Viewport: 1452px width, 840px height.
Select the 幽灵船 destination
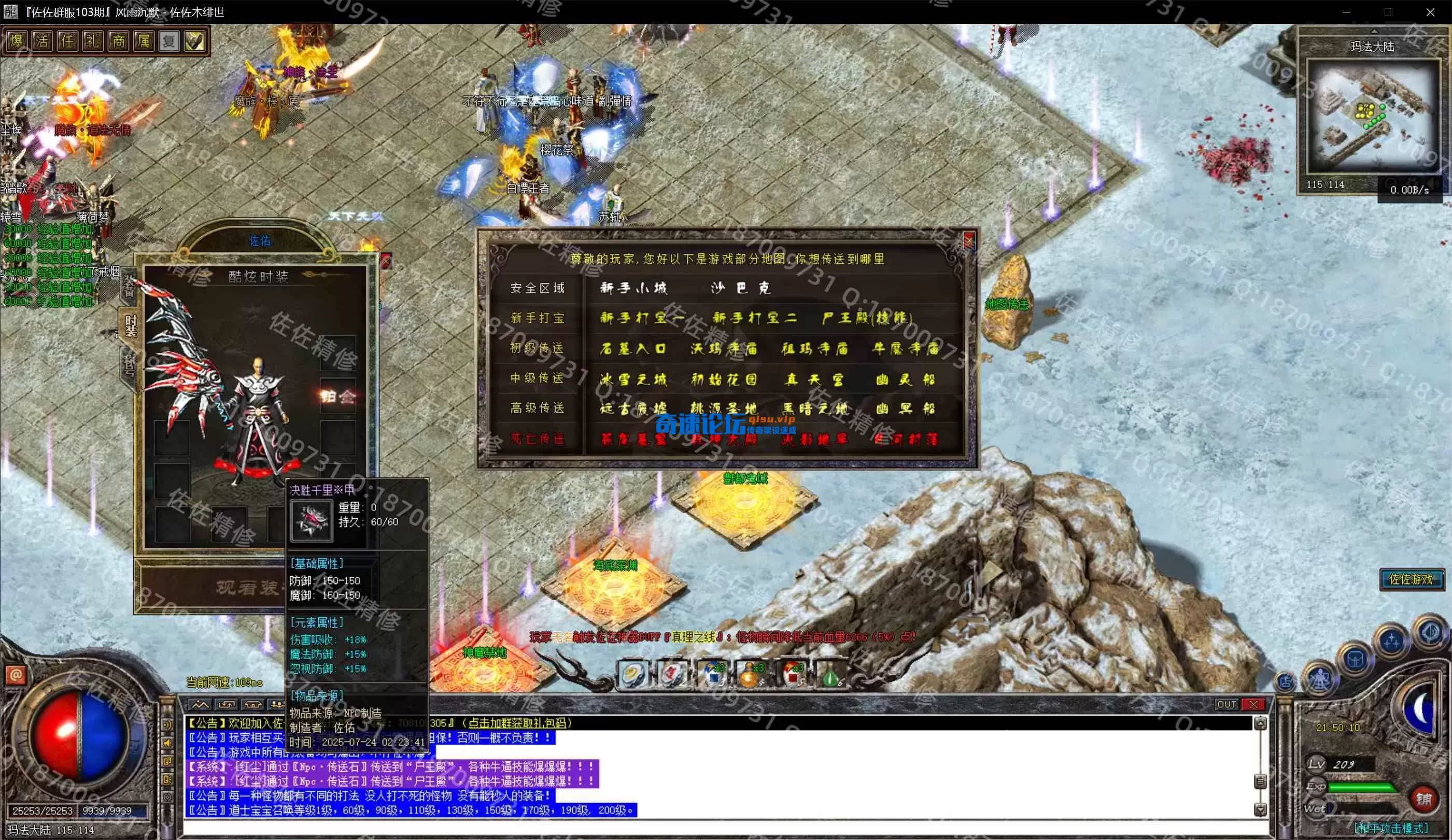coord(905,378)
